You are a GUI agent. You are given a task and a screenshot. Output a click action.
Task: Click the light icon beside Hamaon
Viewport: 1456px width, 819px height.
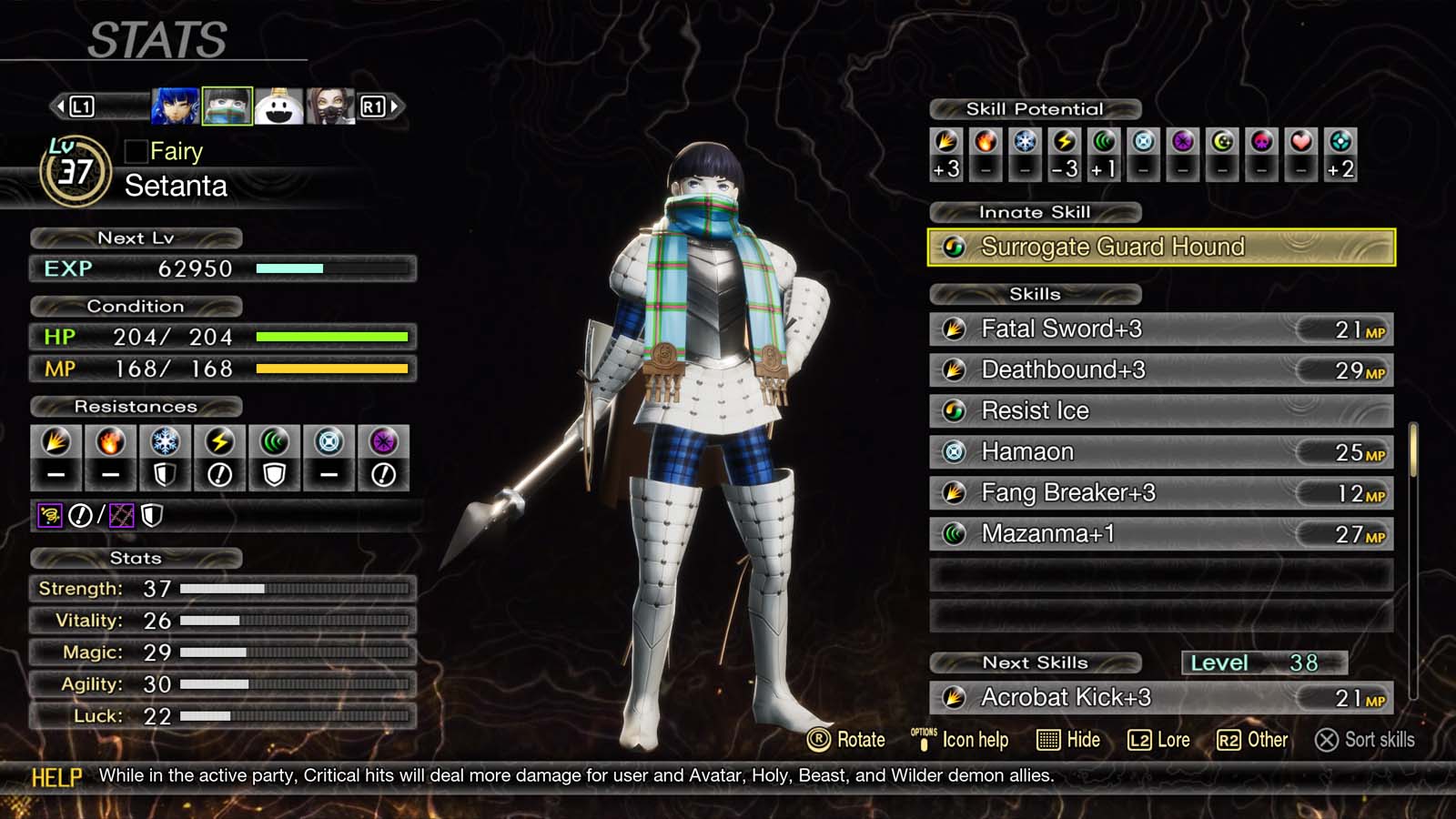point(953,451)
